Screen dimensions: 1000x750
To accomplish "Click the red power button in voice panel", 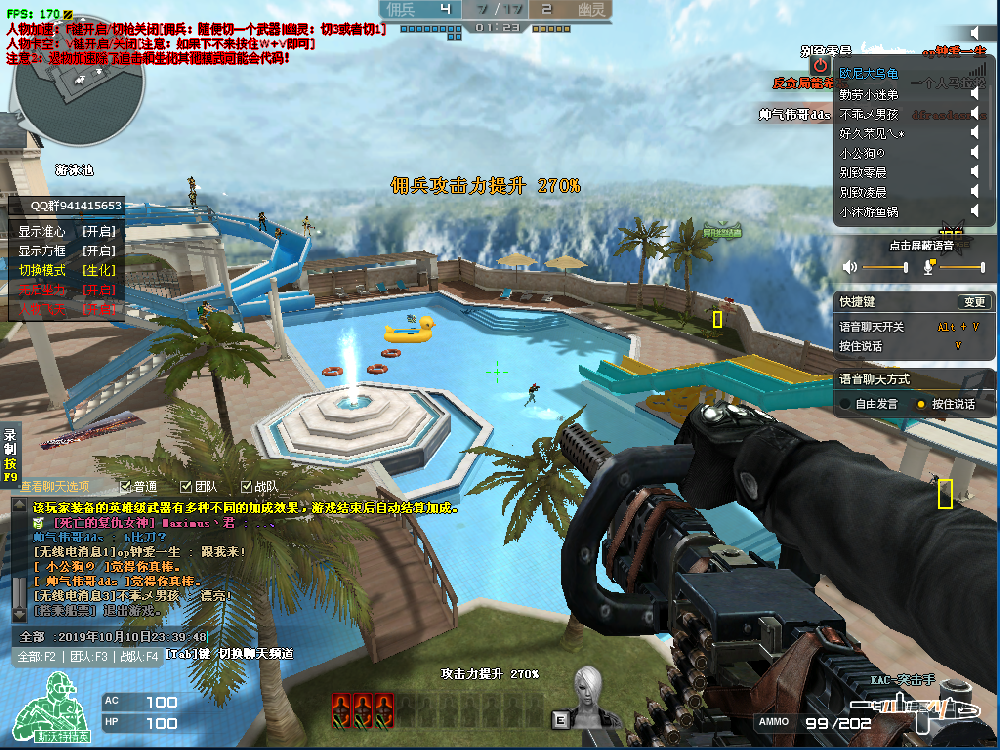I will 820,65.
